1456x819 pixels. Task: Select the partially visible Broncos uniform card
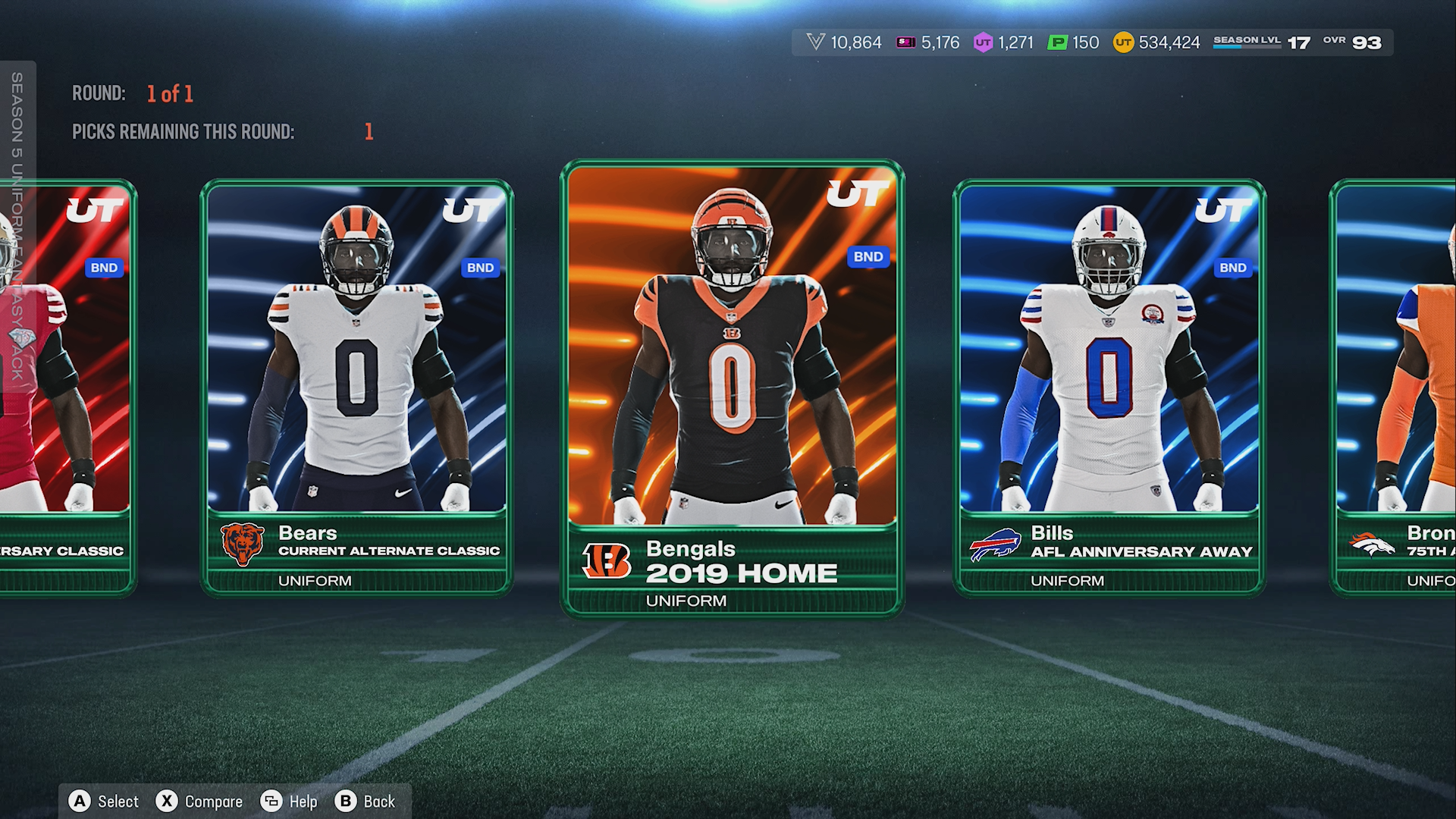click(x=1397, y=387)
